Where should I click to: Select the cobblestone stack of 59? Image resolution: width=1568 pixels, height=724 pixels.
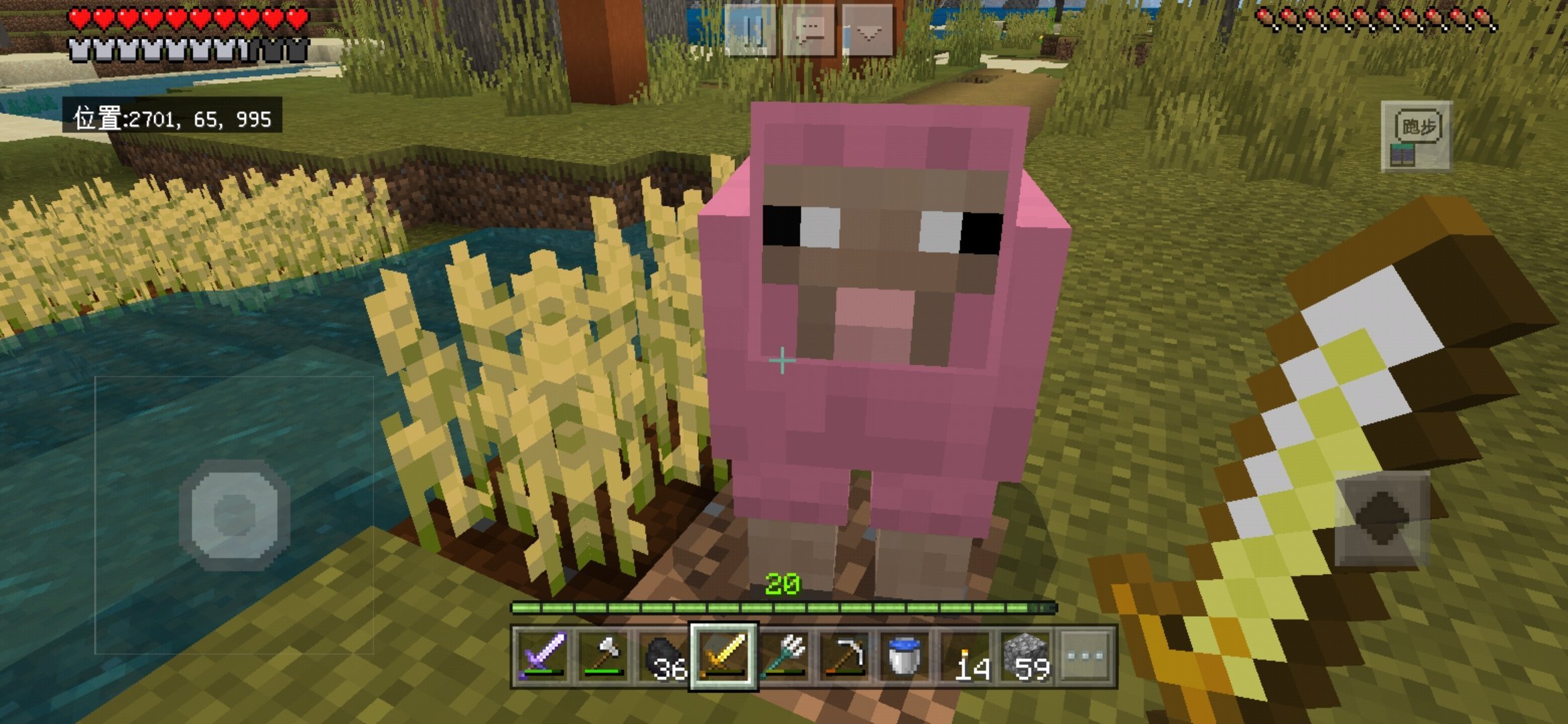tap(1027, 656)
